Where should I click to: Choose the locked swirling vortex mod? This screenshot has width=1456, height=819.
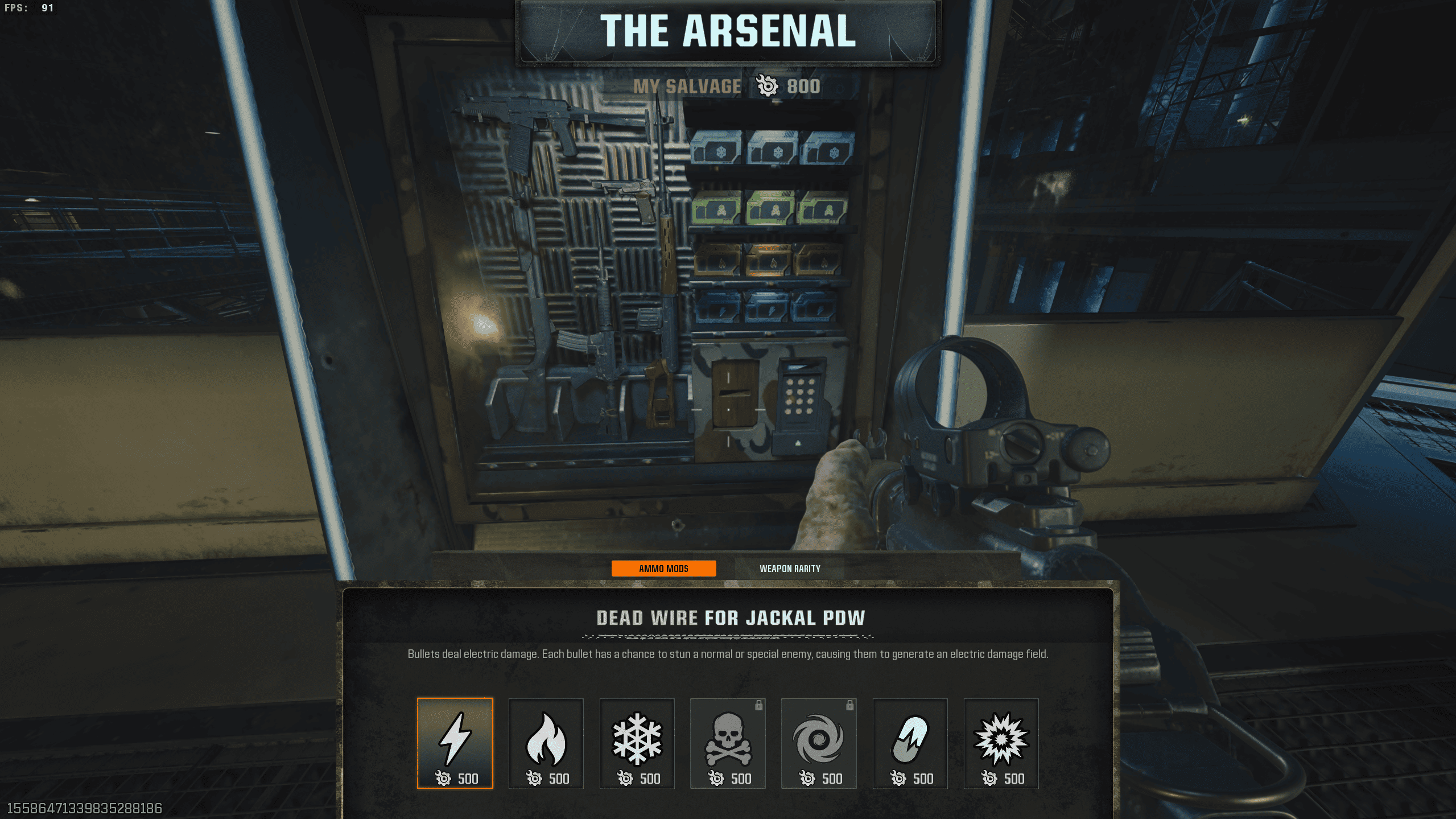pyautogui.click(x=819, y=743)
